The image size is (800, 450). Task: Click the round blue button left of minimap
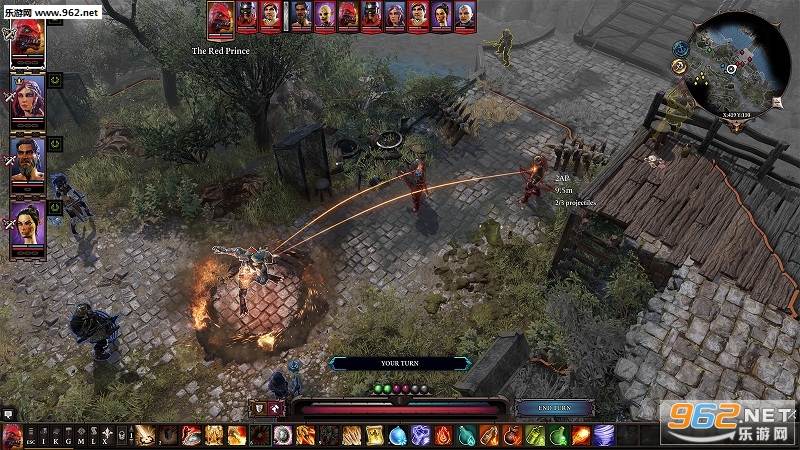pyautogui.click(x=680, y=47)
